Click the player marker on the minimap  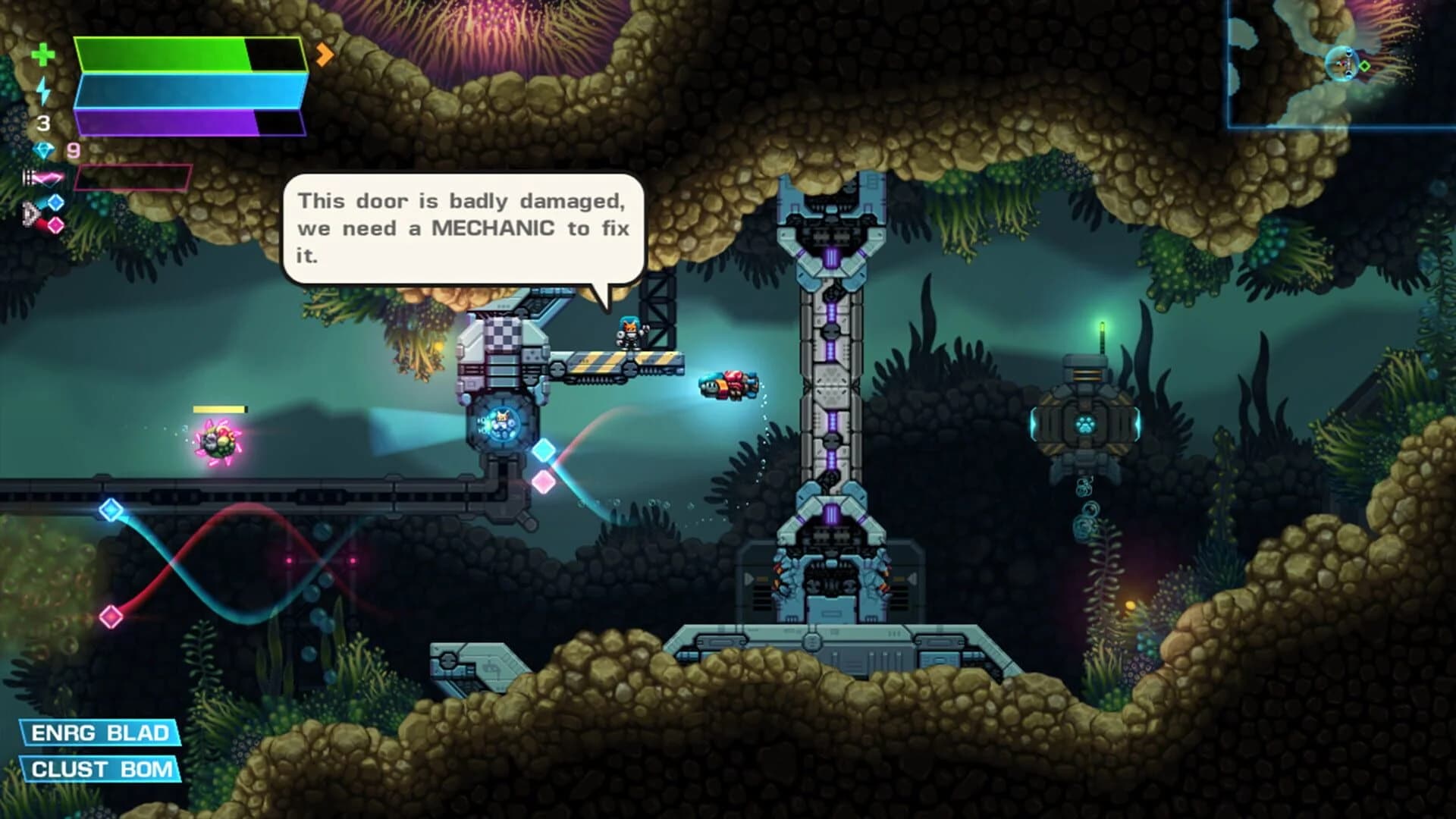1344,63
